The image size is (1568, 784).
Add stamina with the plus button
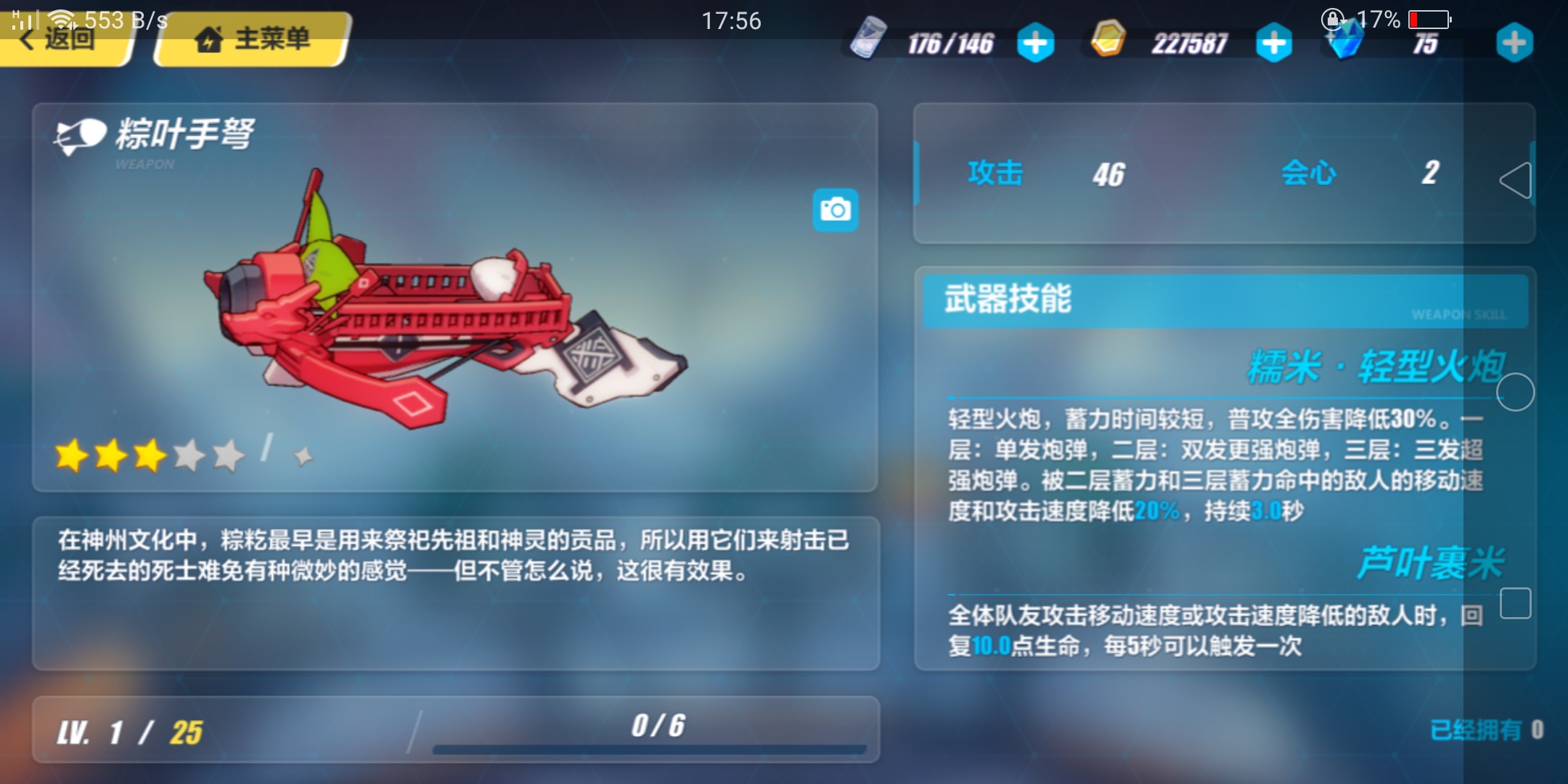(x=1035, y=44)
